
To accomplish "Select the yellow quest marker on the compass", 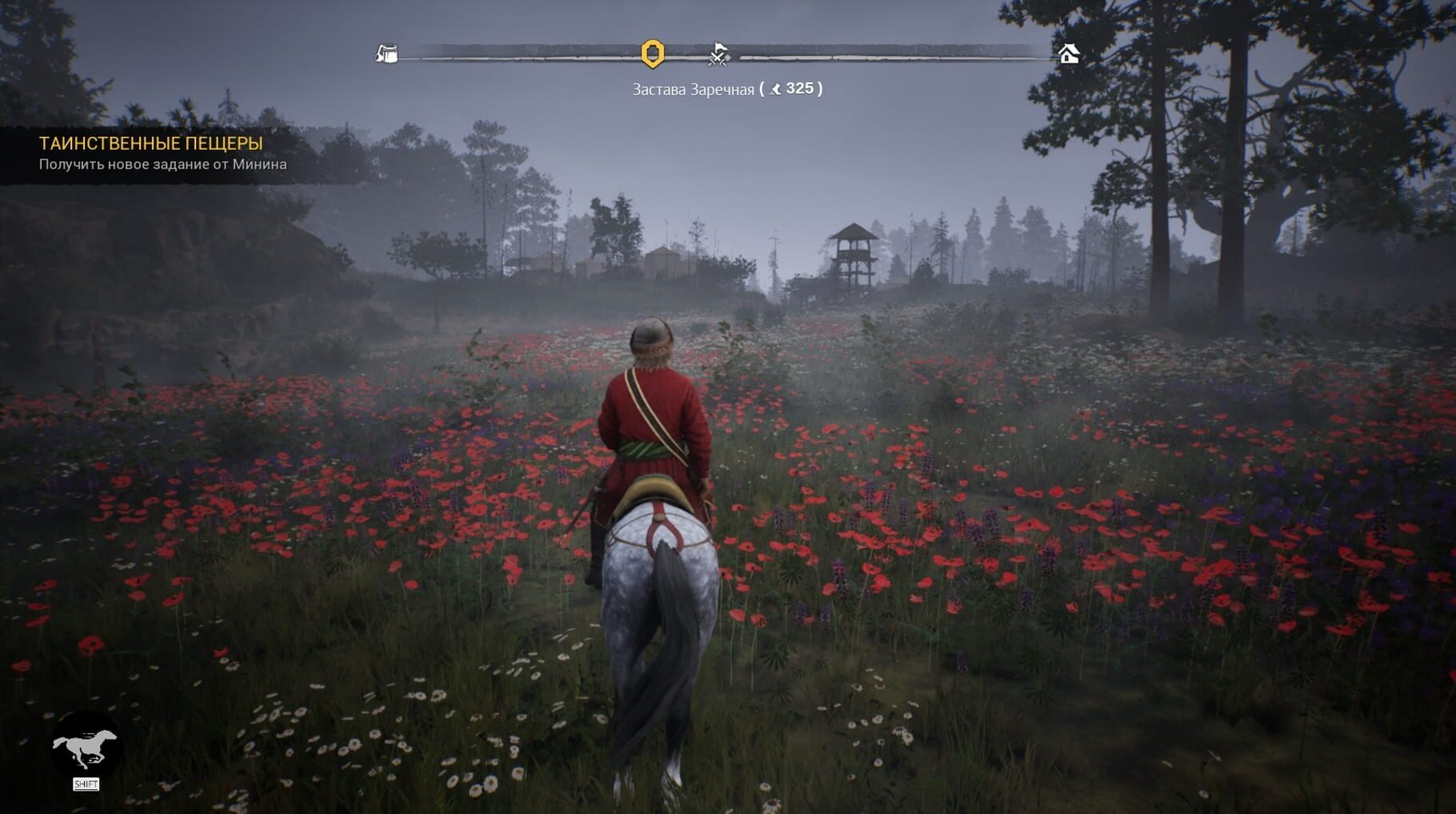I will 653,54.
